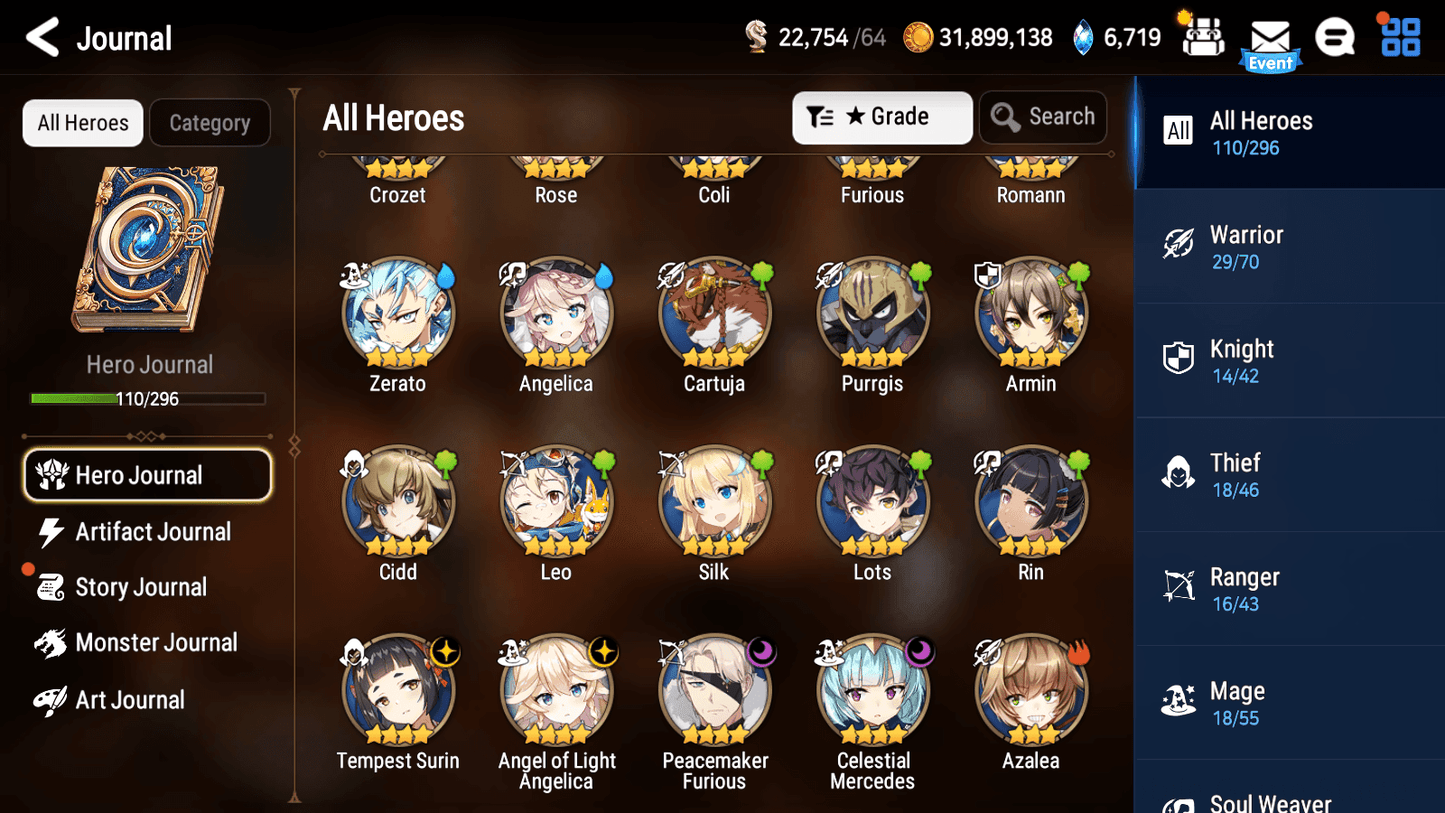The width and height of the screenshot is (1445, 813).
Task: Open Celestial Mercedes hero portrait
Action: pos(872,690)
